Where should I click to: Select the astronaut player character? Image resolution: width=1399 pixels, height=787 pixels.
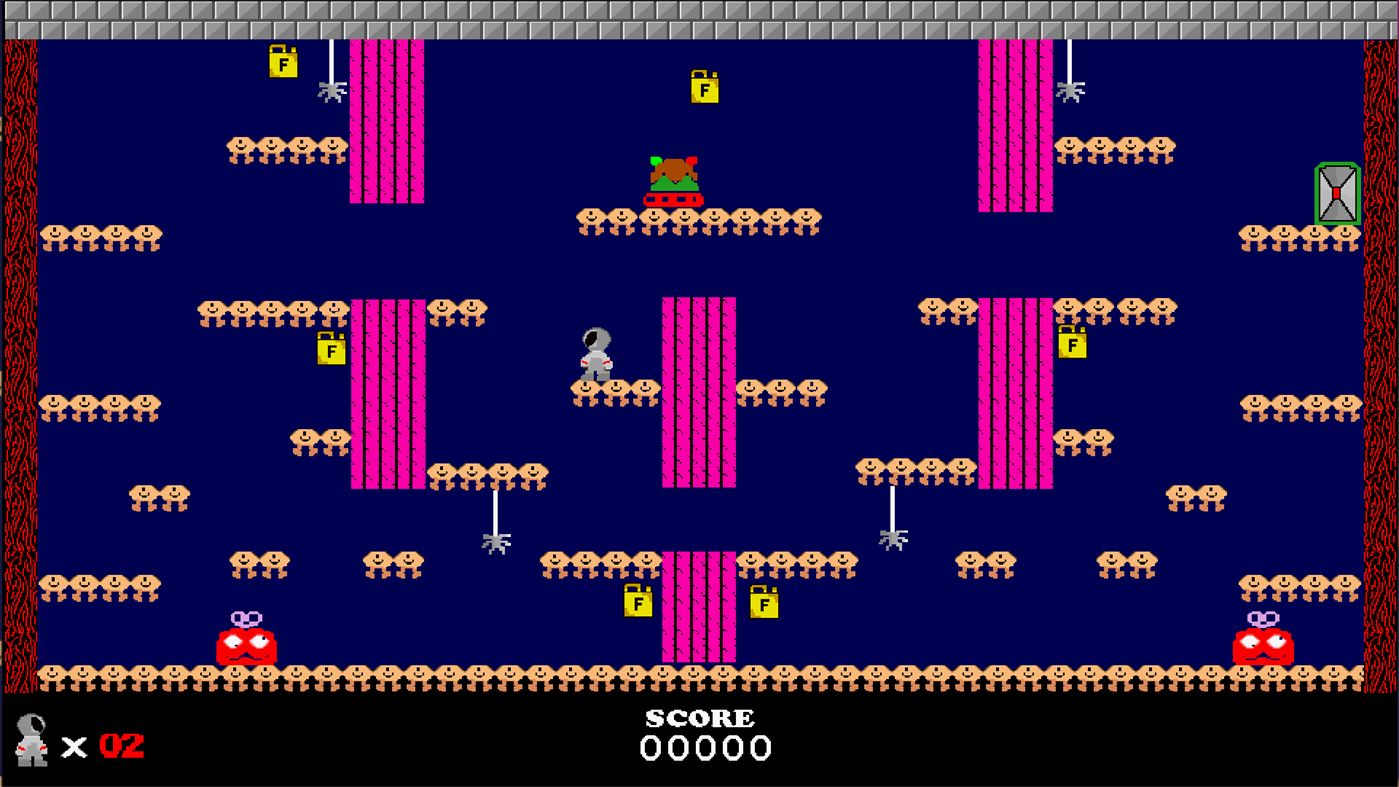pos(595,353)
